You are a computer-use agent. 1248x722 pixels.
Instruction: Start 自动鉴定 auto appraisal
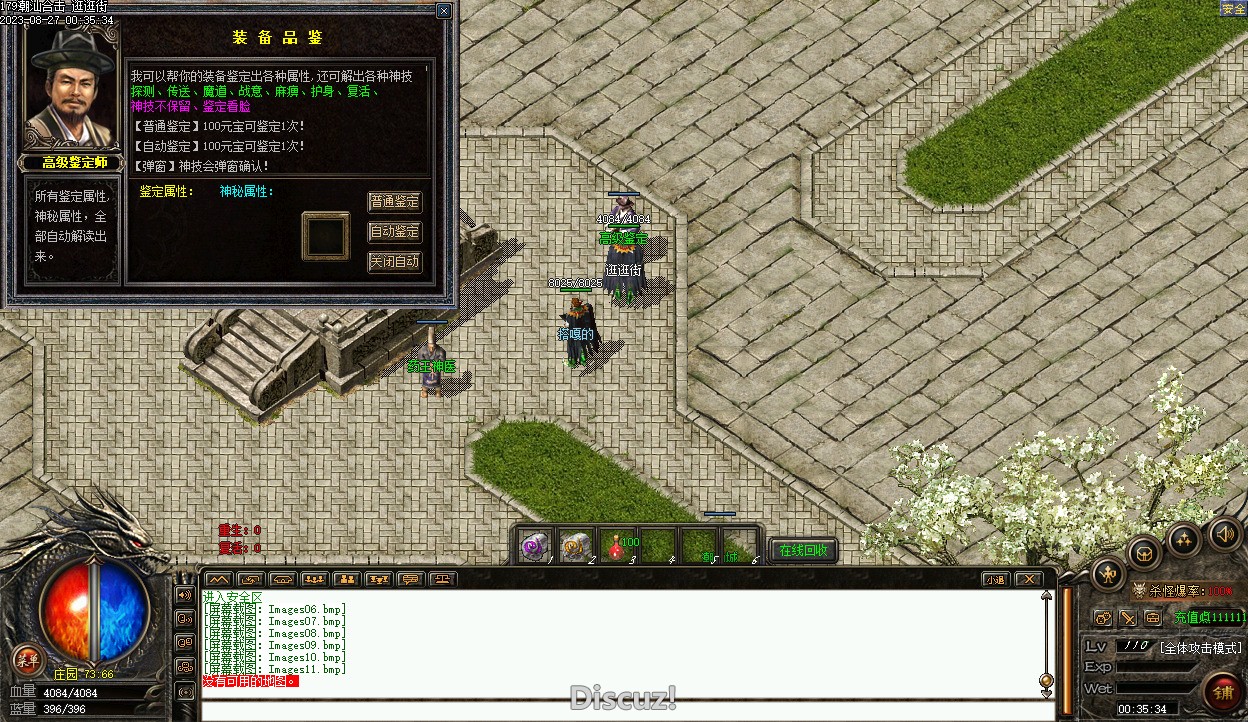[x=395, y=232]
